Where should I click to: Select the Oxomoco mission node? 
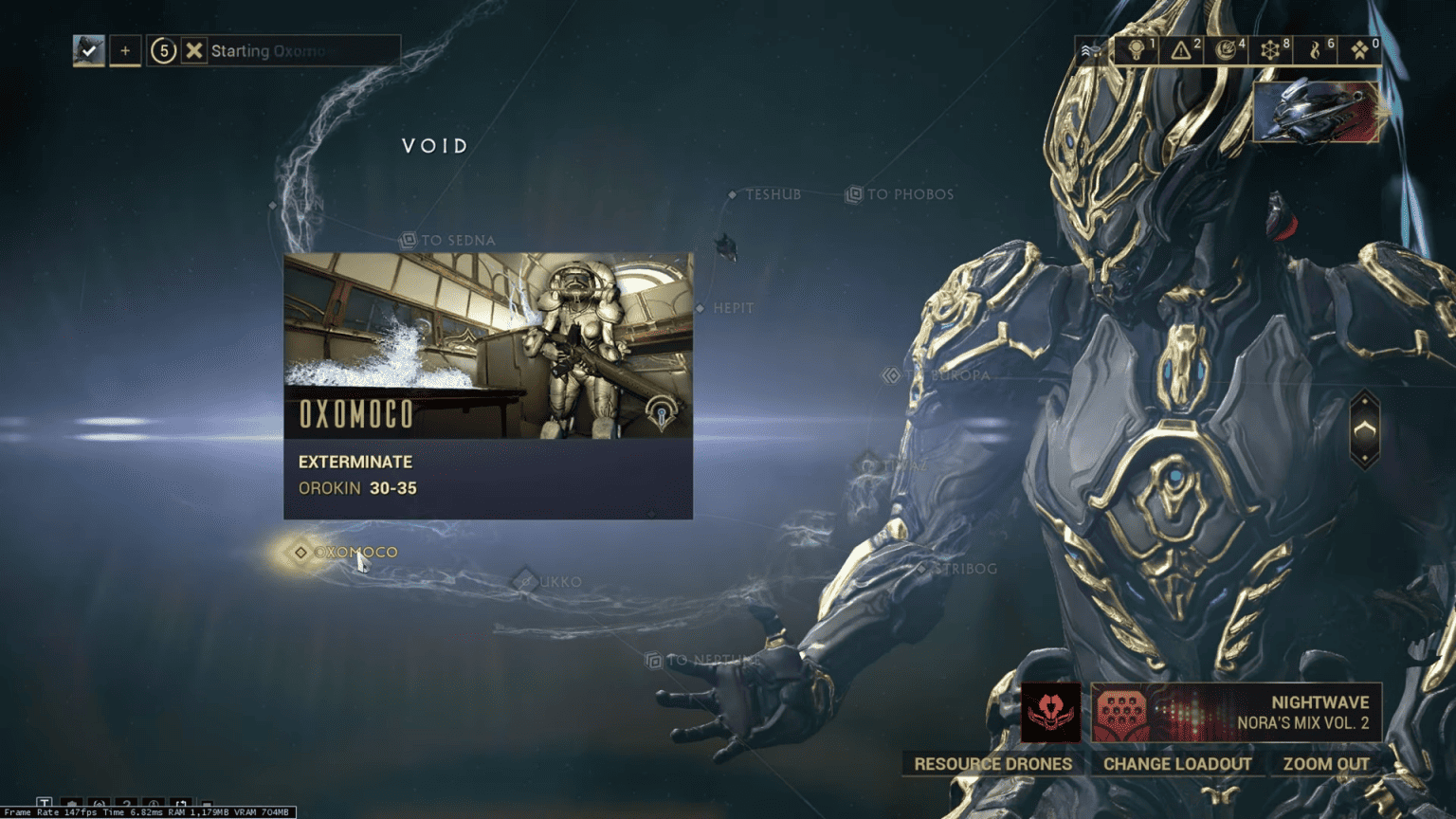tap(299, 551)
